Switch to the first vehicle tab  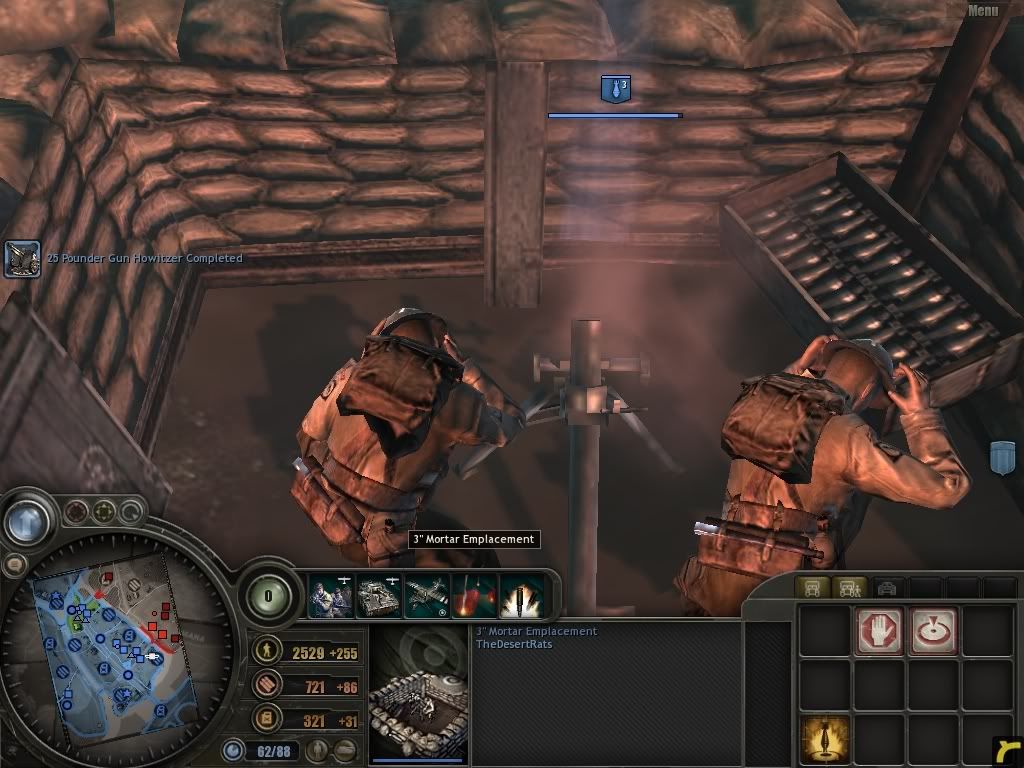point(812,588)
